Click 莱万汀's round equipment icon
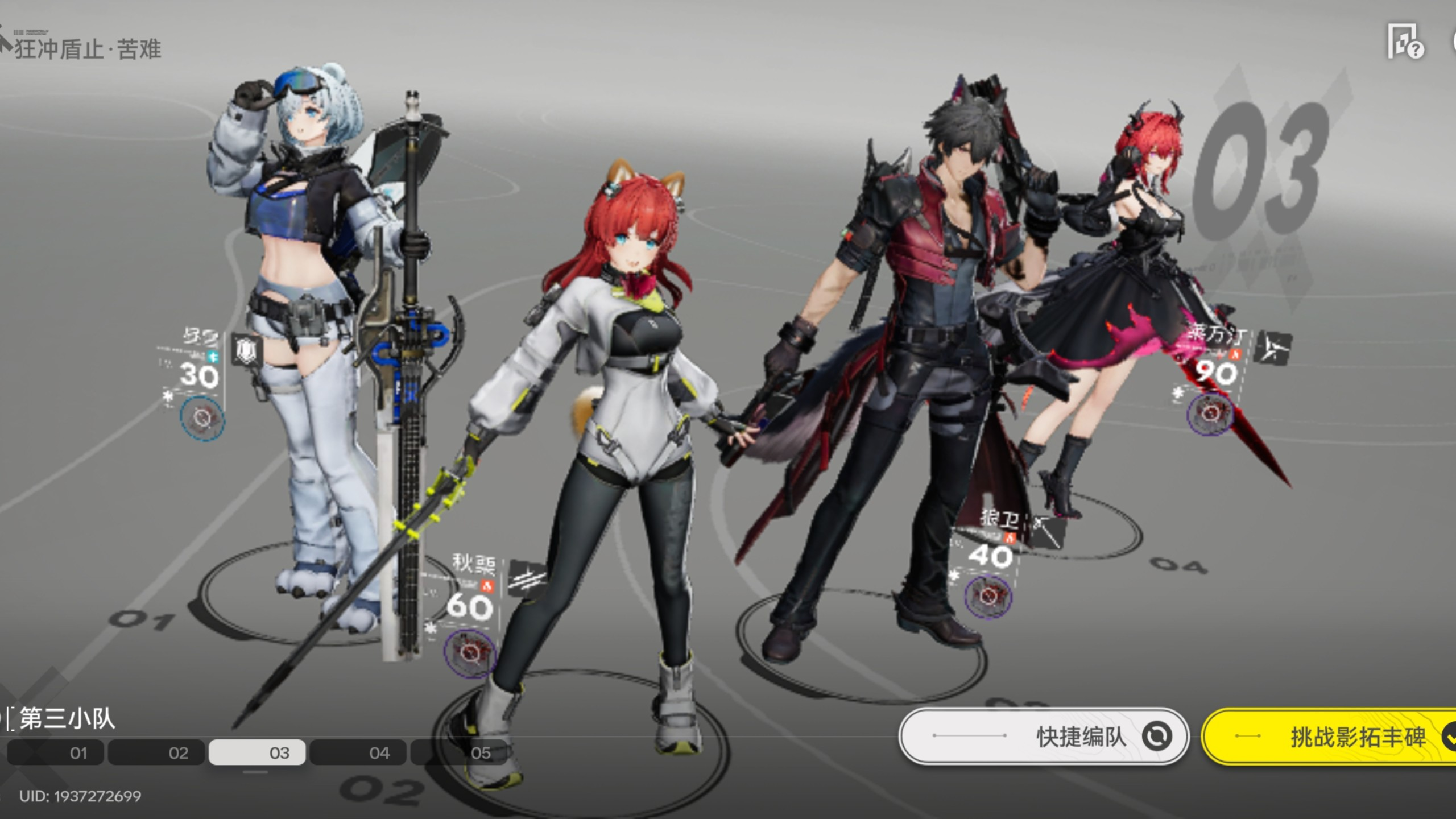The width and height of the screenshot is (1456, 819). pyautogui.click(x=1210, y=414)
